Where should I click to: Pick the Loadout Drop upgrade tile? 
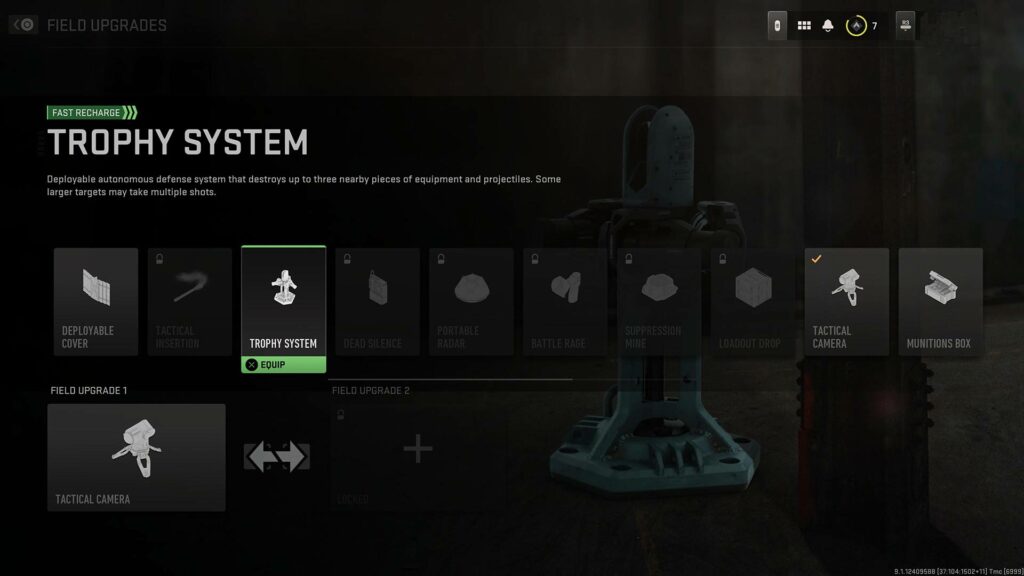coord(753,301)
